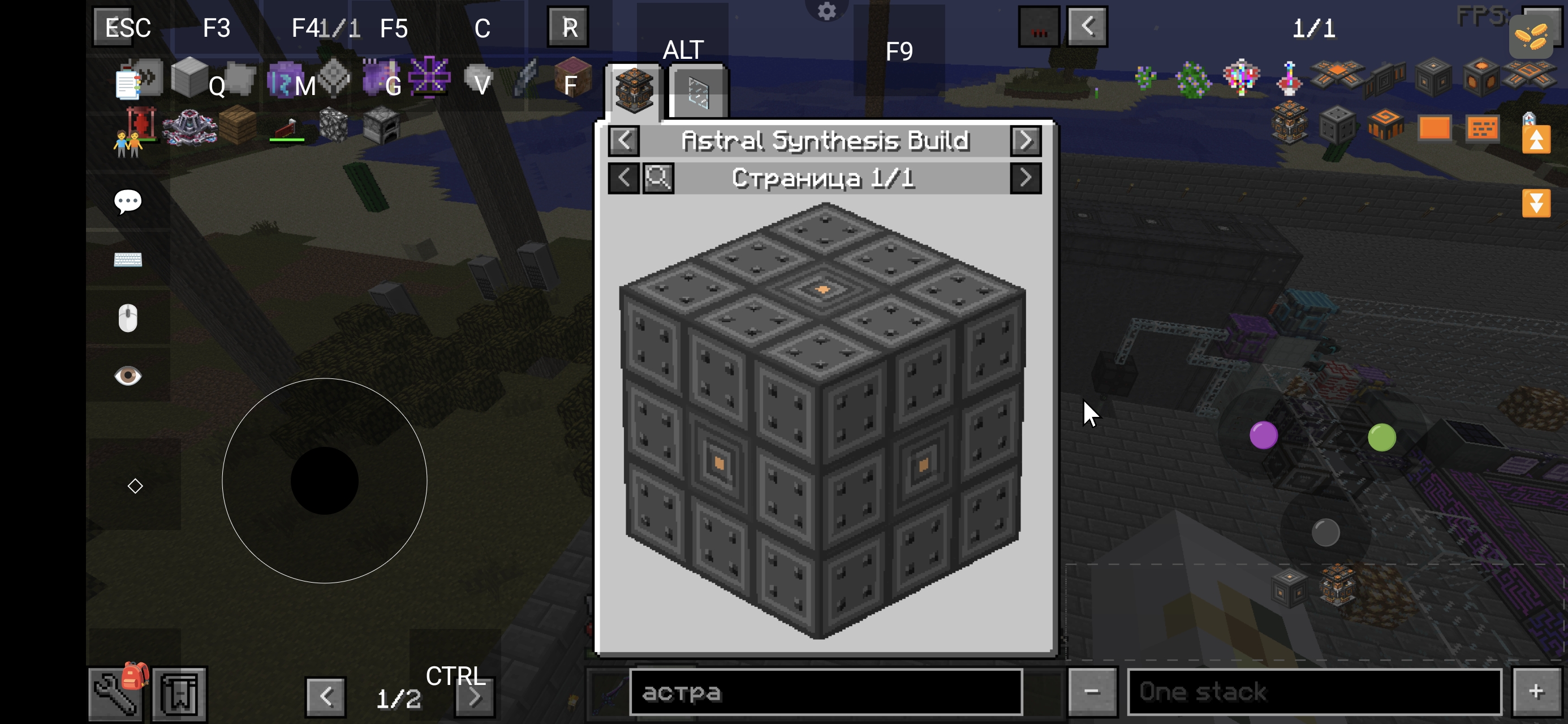The width and height of the screenshot is (1568, 724).
Task: Show the on-screen keyboard
Action: (x=128, y=260)
